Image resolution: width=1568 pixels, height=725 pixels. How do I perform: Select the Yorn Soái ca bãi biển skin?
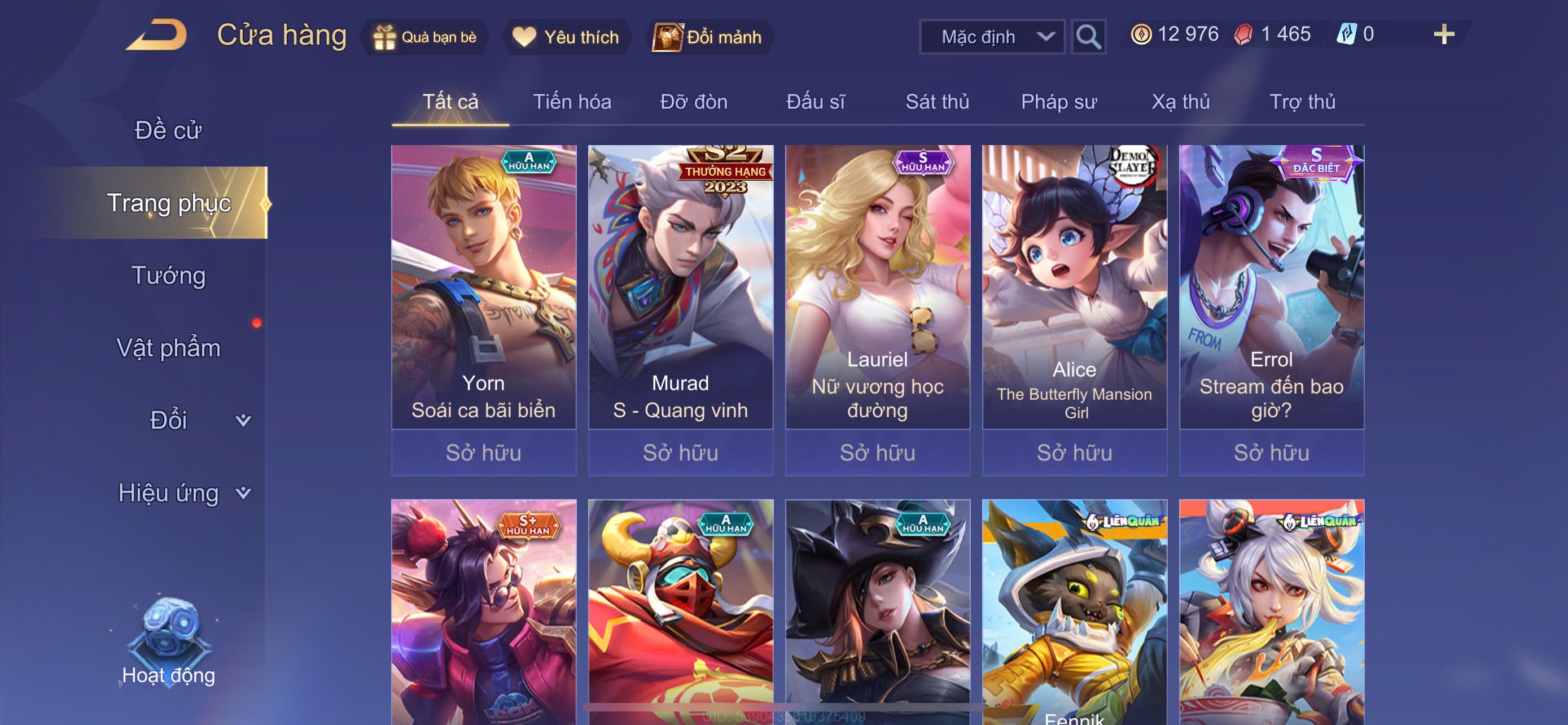483,286
